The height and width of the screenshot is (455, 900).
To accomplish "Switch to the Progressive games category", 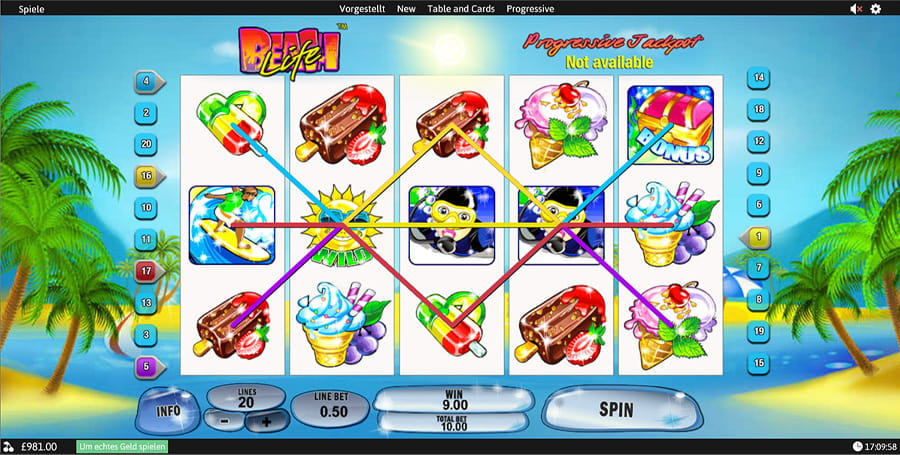I will [x=530, y=9].
